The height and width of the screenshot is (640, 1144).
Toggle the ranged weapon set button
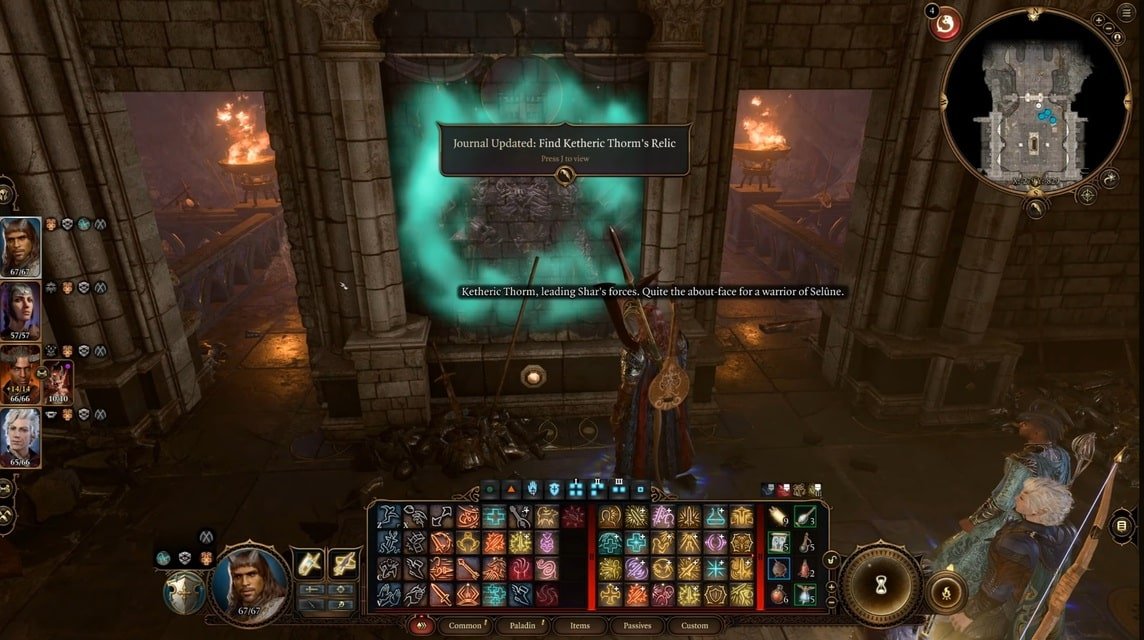point(343,565)
